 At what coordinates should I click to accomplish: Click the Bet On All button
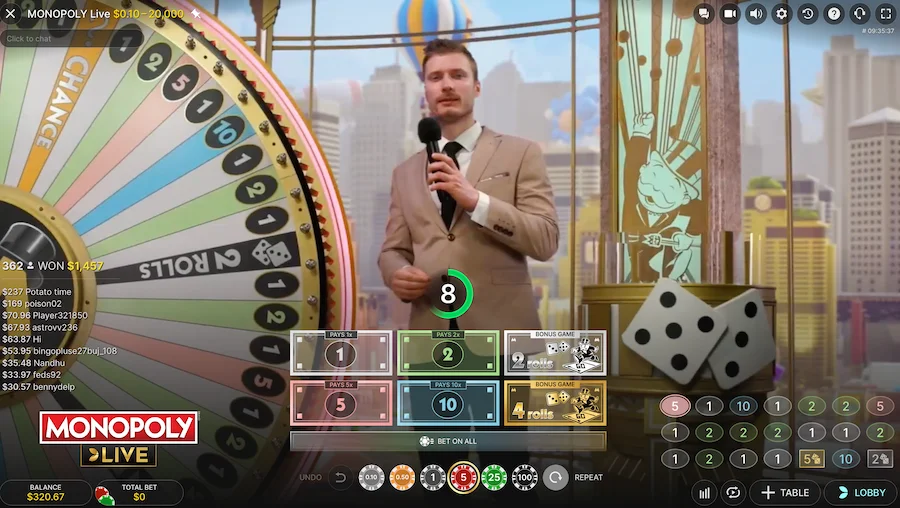click(448, 441)
